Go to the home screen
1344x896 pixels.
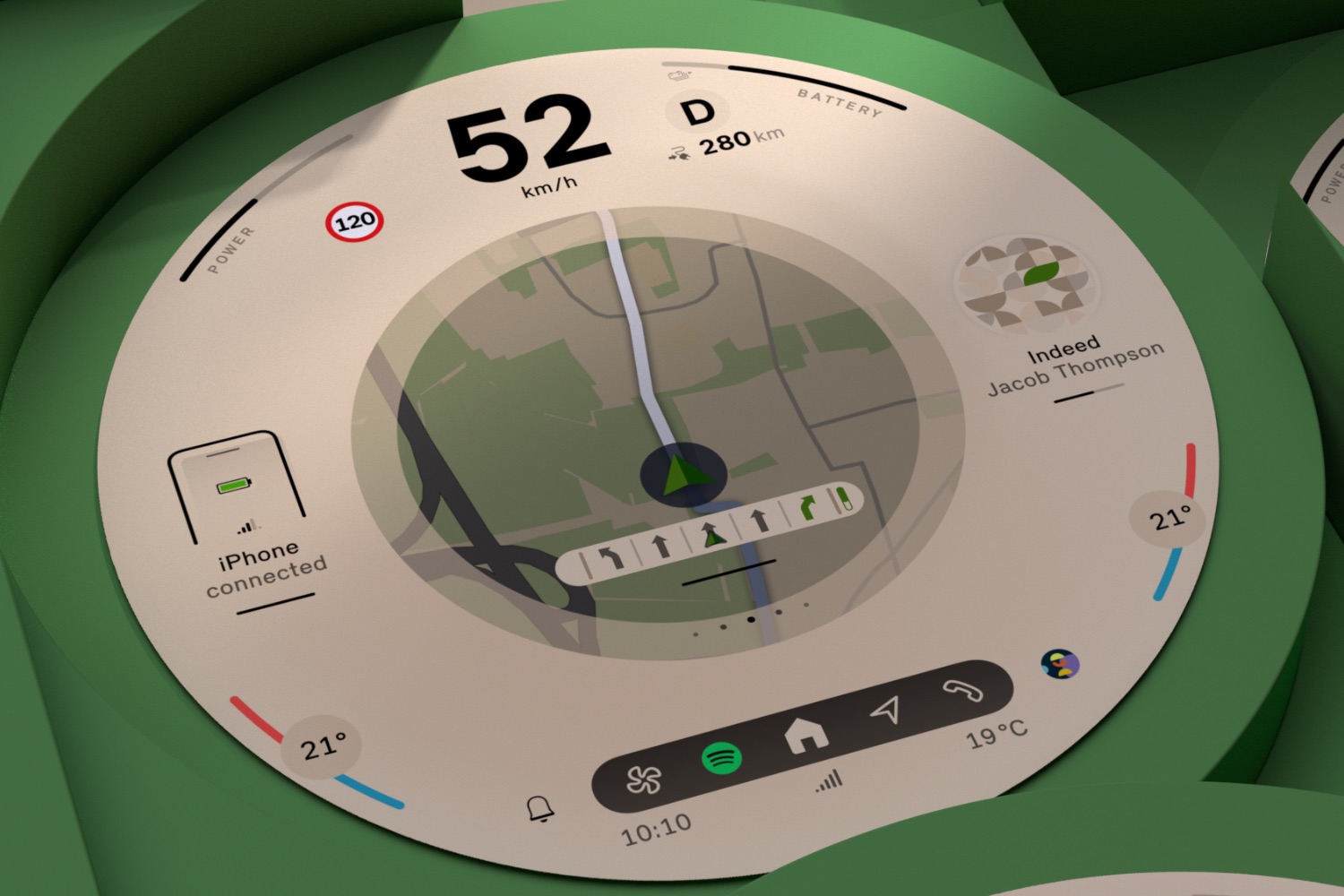click(806, 735)
